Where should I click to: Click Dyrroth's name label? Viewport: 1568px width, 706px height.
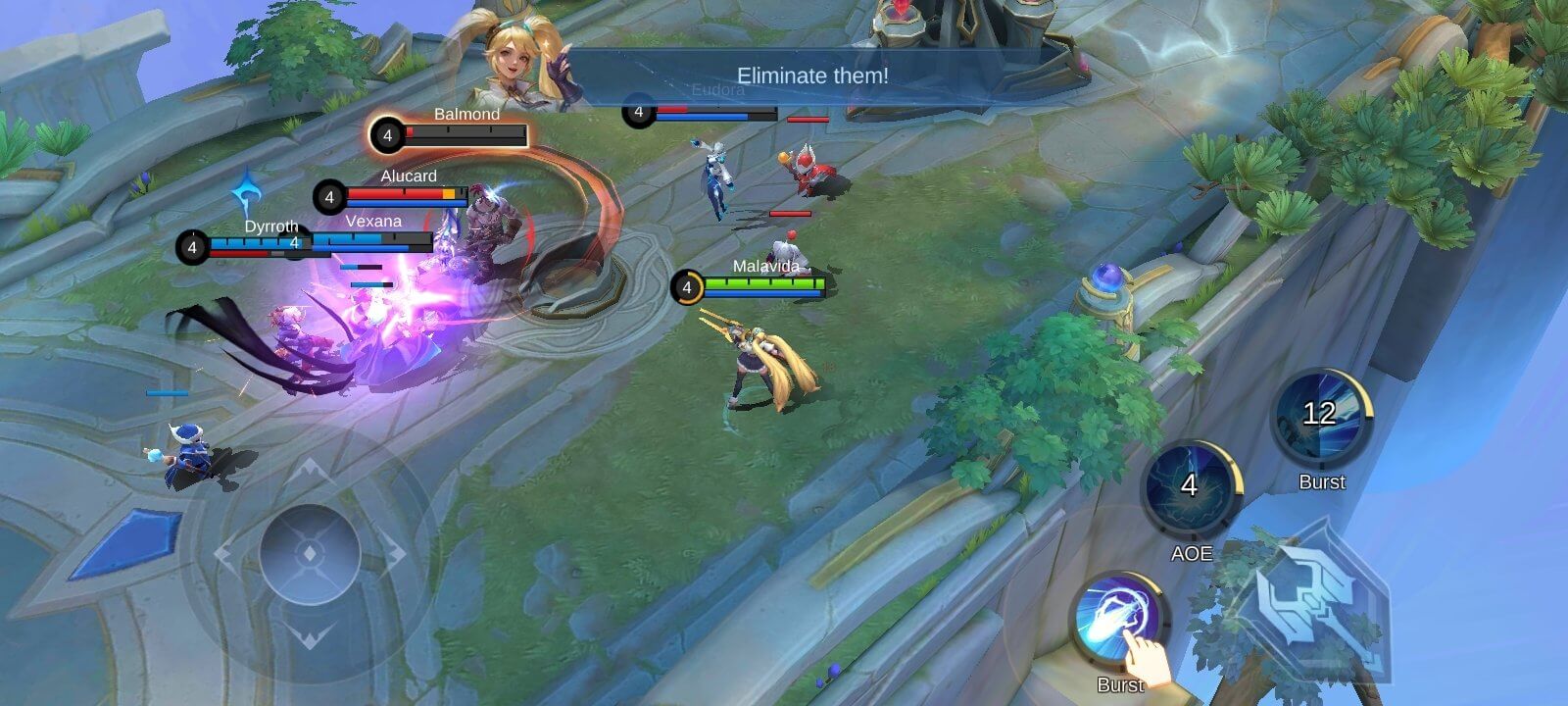pos(271,227)
